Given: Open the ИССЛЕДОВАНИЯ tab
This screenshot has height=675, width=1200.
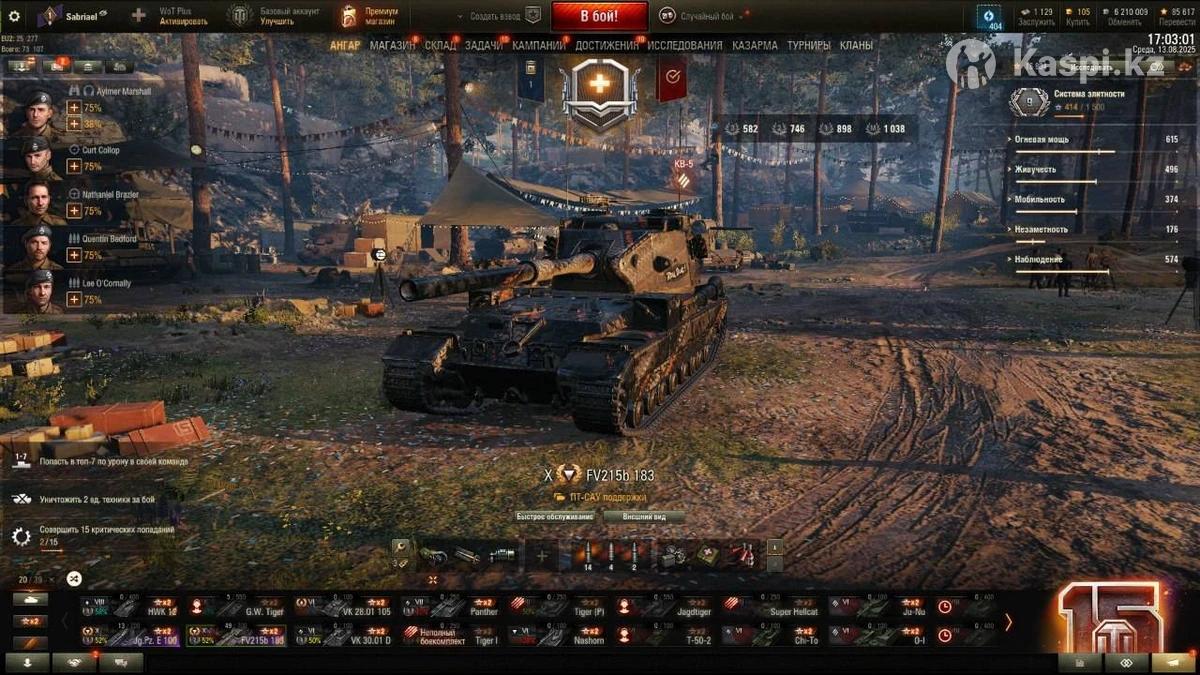Looking at the screenshot, I should [x=684, y=45].
